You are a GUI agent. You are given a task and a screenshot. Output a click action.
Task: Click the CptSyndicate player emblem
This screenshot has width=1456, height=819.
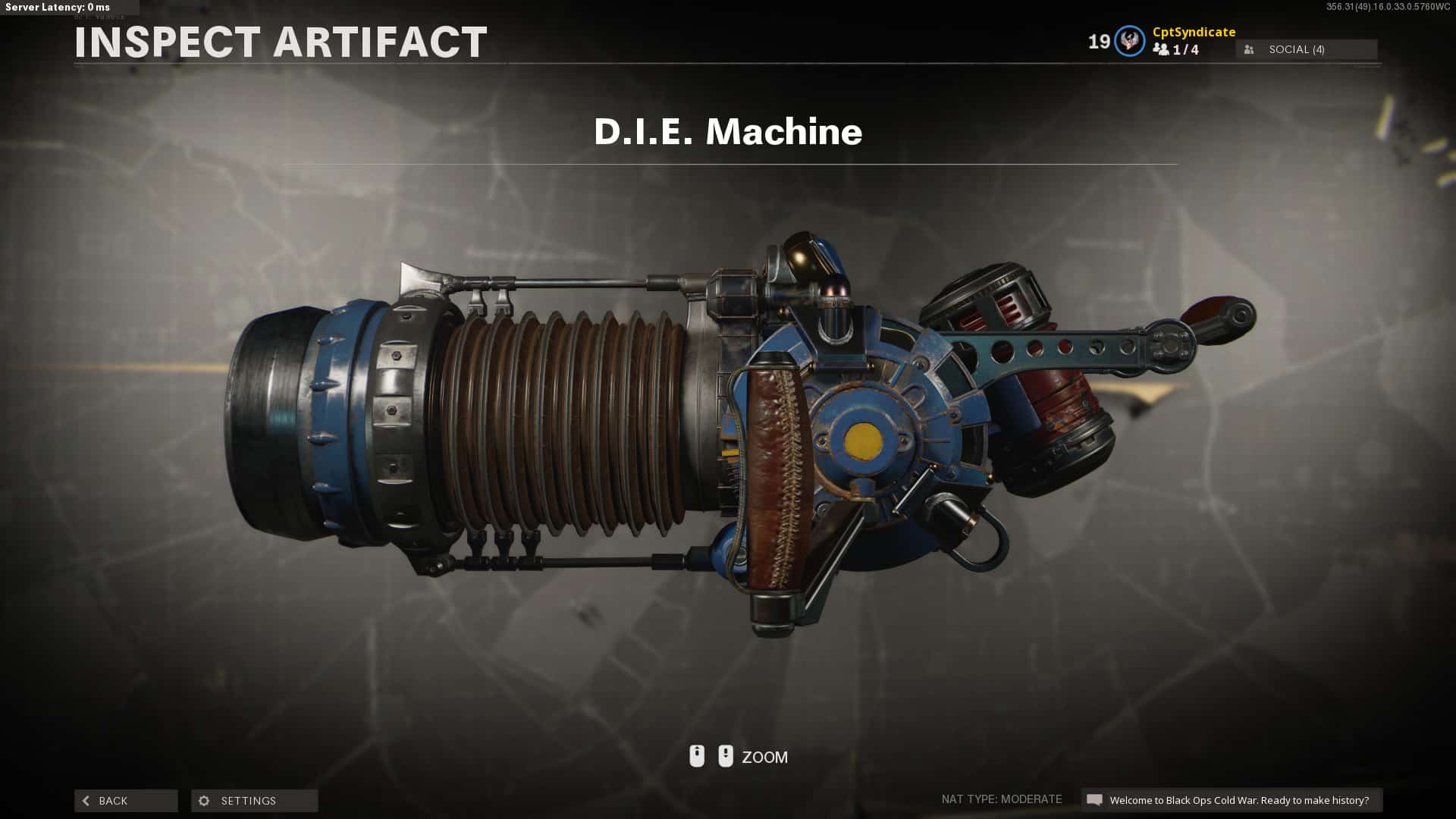pyautogui.click(x=1129, y=41)
